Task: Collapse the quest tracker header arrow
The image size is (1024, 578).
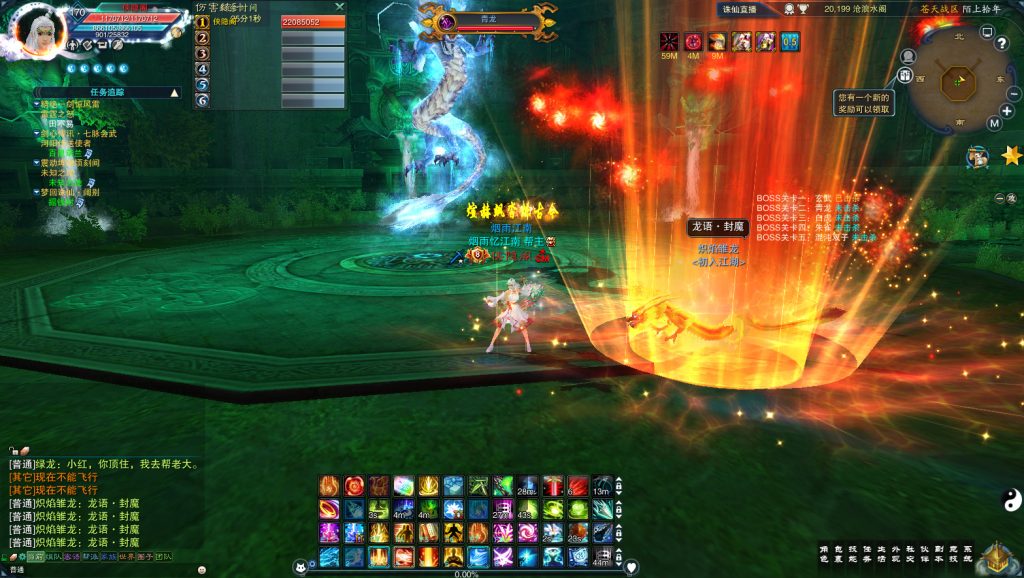Action: [175, 92]
